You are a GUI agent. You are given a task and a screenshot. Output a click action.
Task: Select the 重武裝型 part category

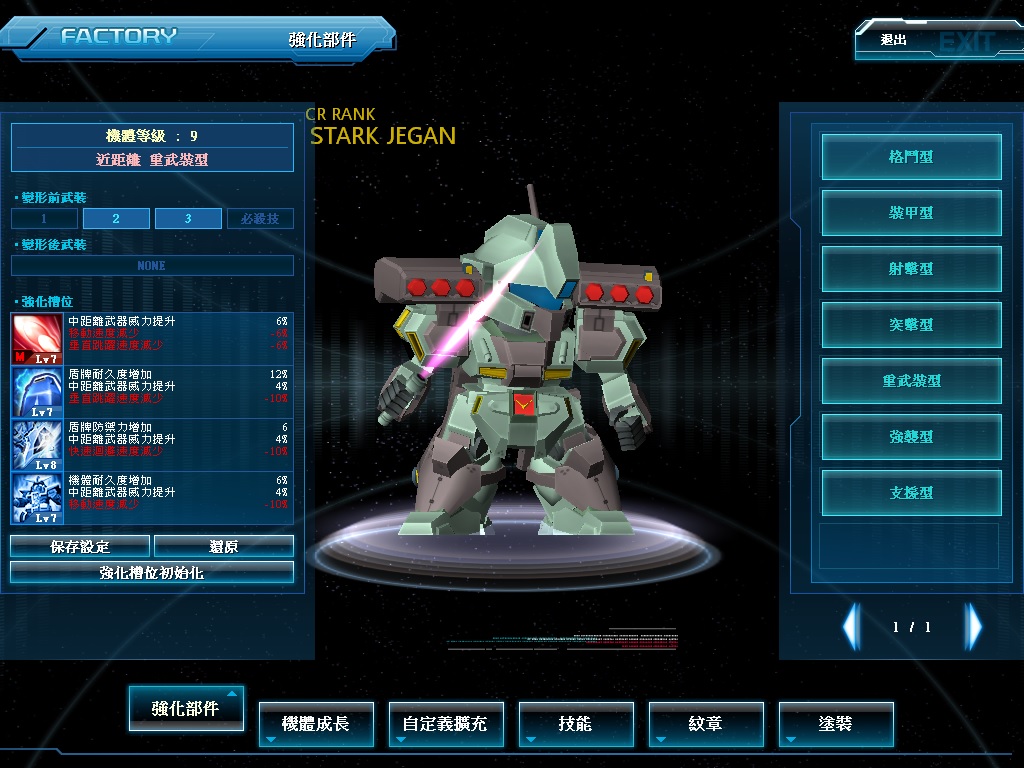pyautogui.click(x=911, y=381)
